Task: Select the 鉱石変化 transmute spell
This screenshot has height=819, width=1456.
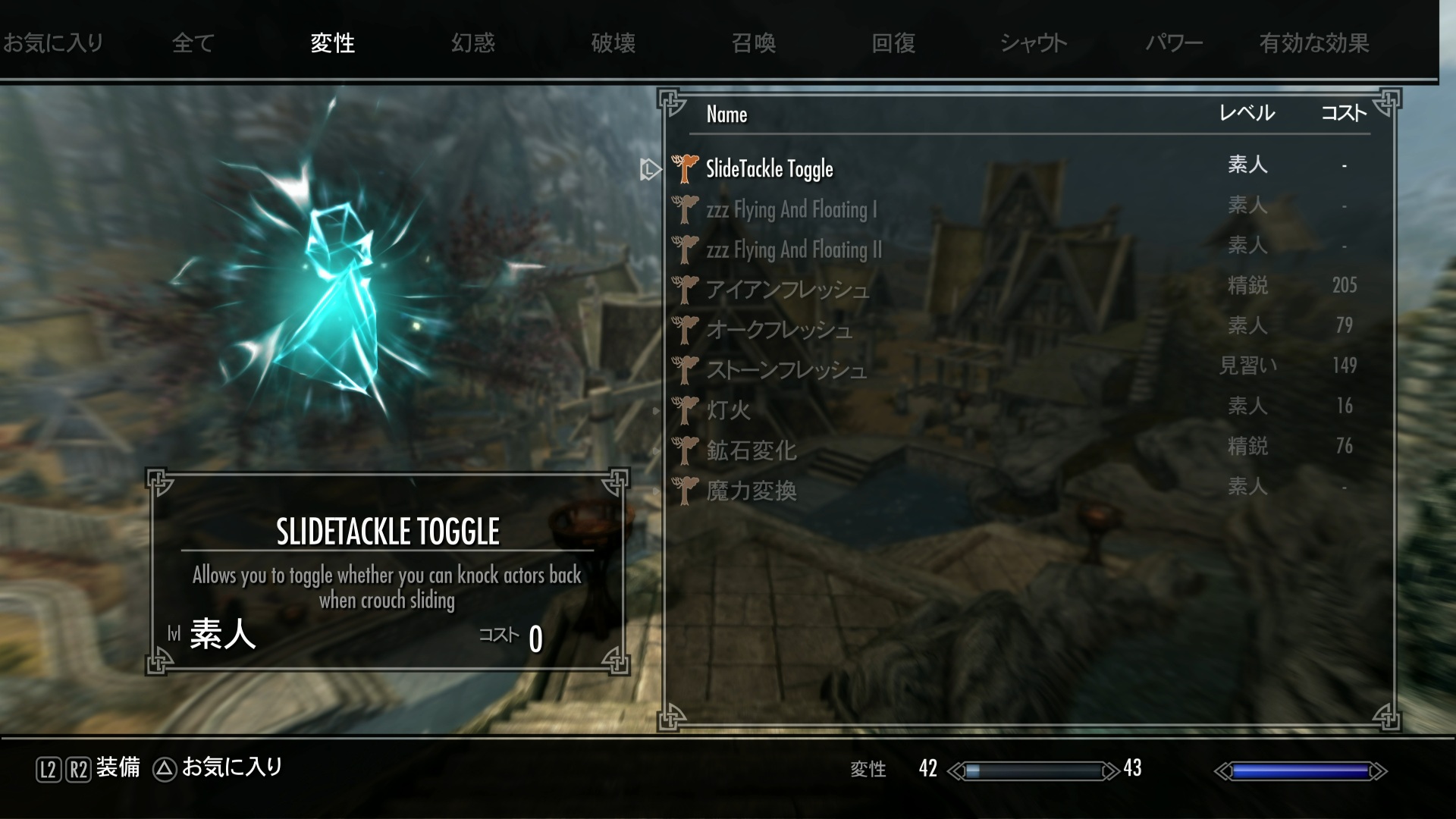Action: click(751, 450)
